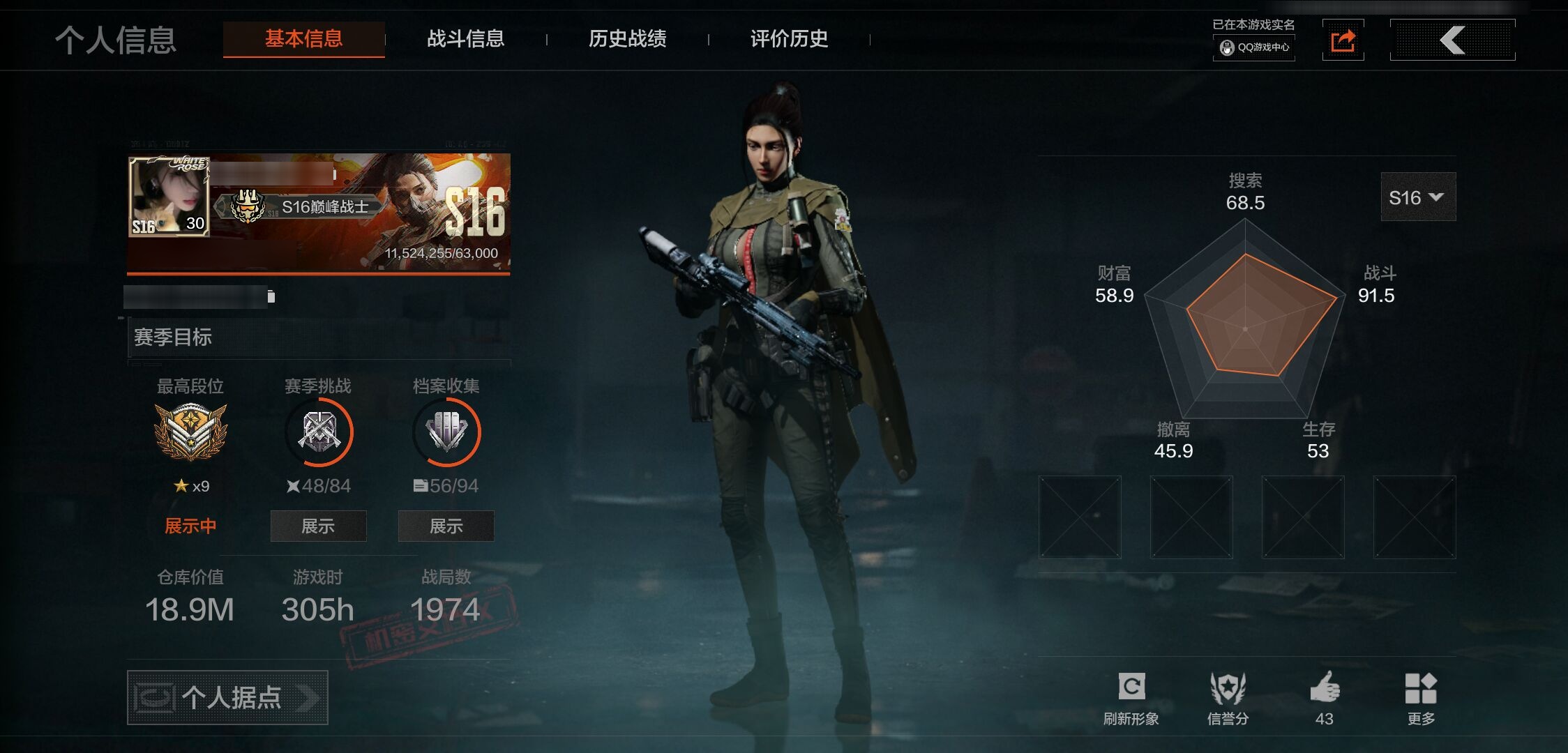1568x753 pixels.
Task: Select the 评价历史 tab
Action: [x=789, y=39]
